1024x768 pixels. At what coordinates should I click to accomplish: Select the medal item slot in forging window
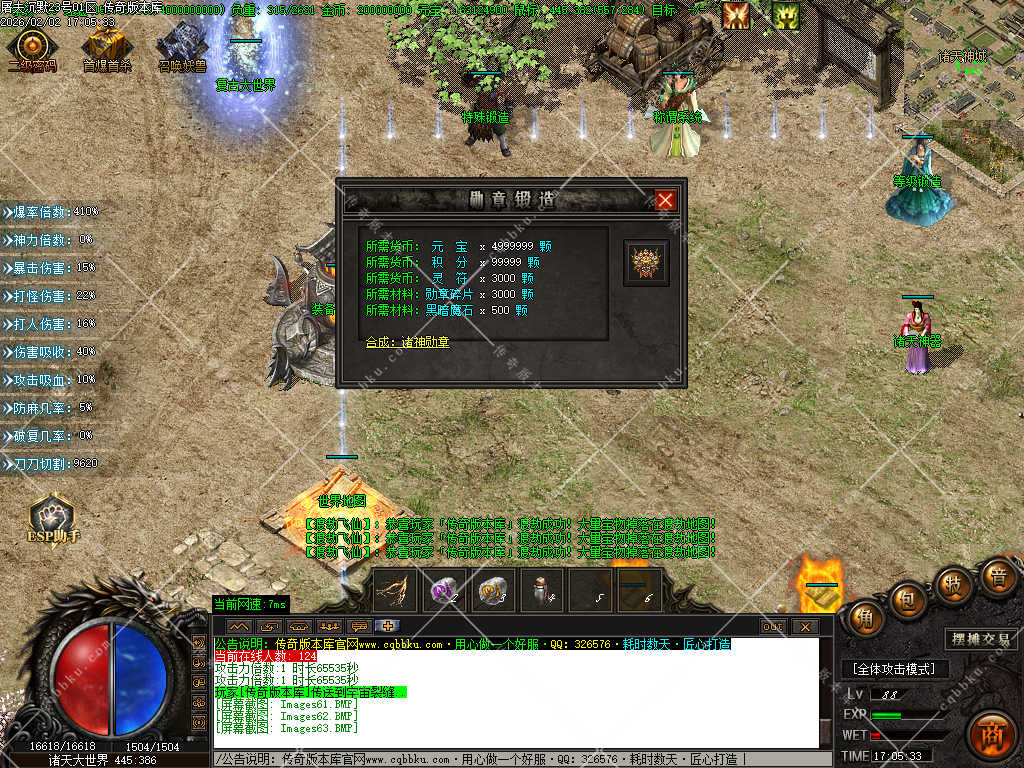[646, 263]
